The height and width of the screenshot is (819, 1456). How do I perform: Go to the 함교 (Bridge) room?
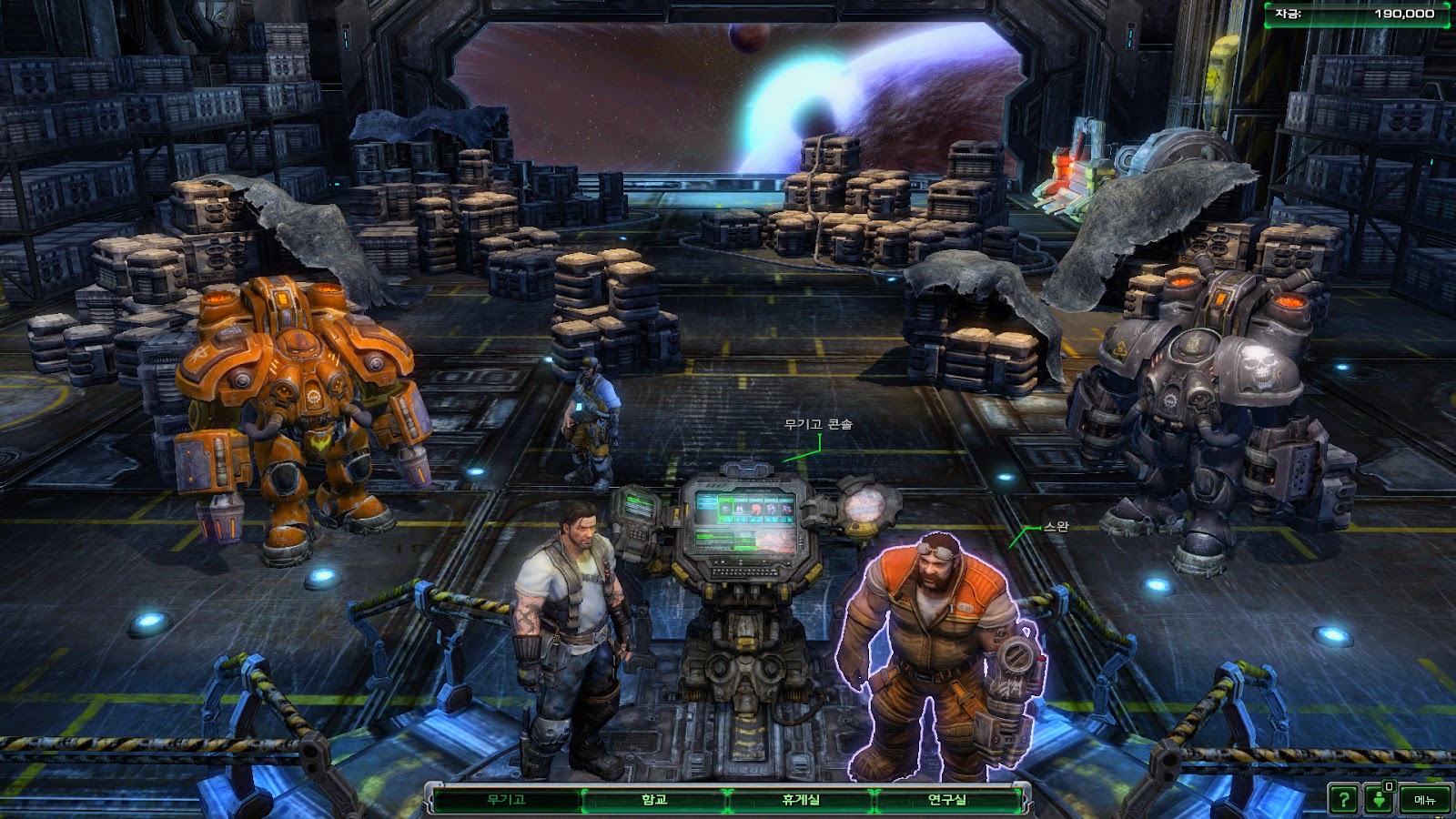[654, 800]
